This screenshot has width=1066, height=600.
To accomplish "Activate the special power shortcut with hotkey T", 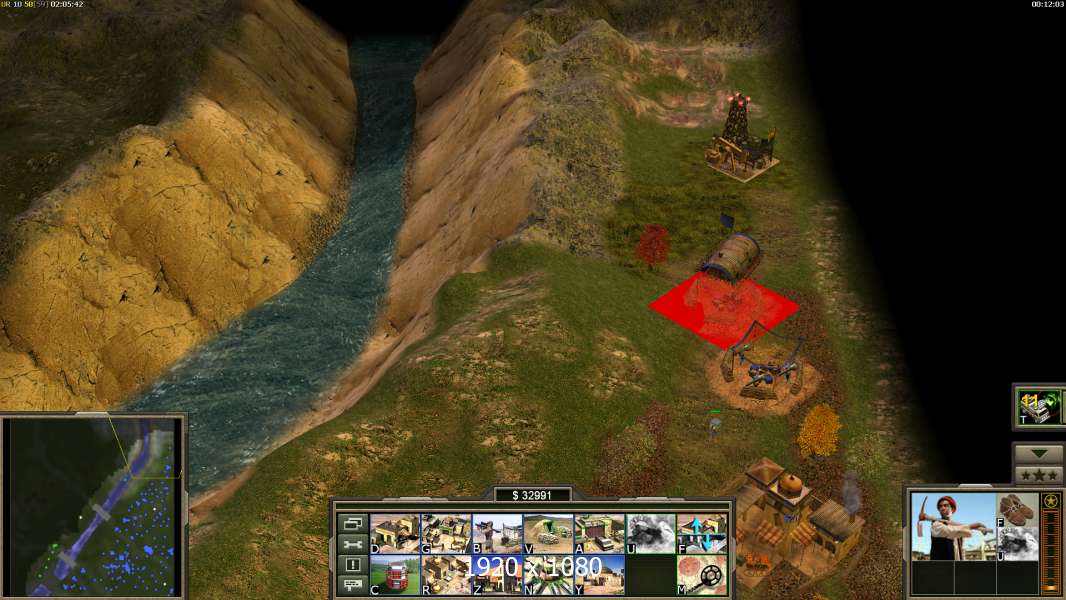I will click(1038, 406).
